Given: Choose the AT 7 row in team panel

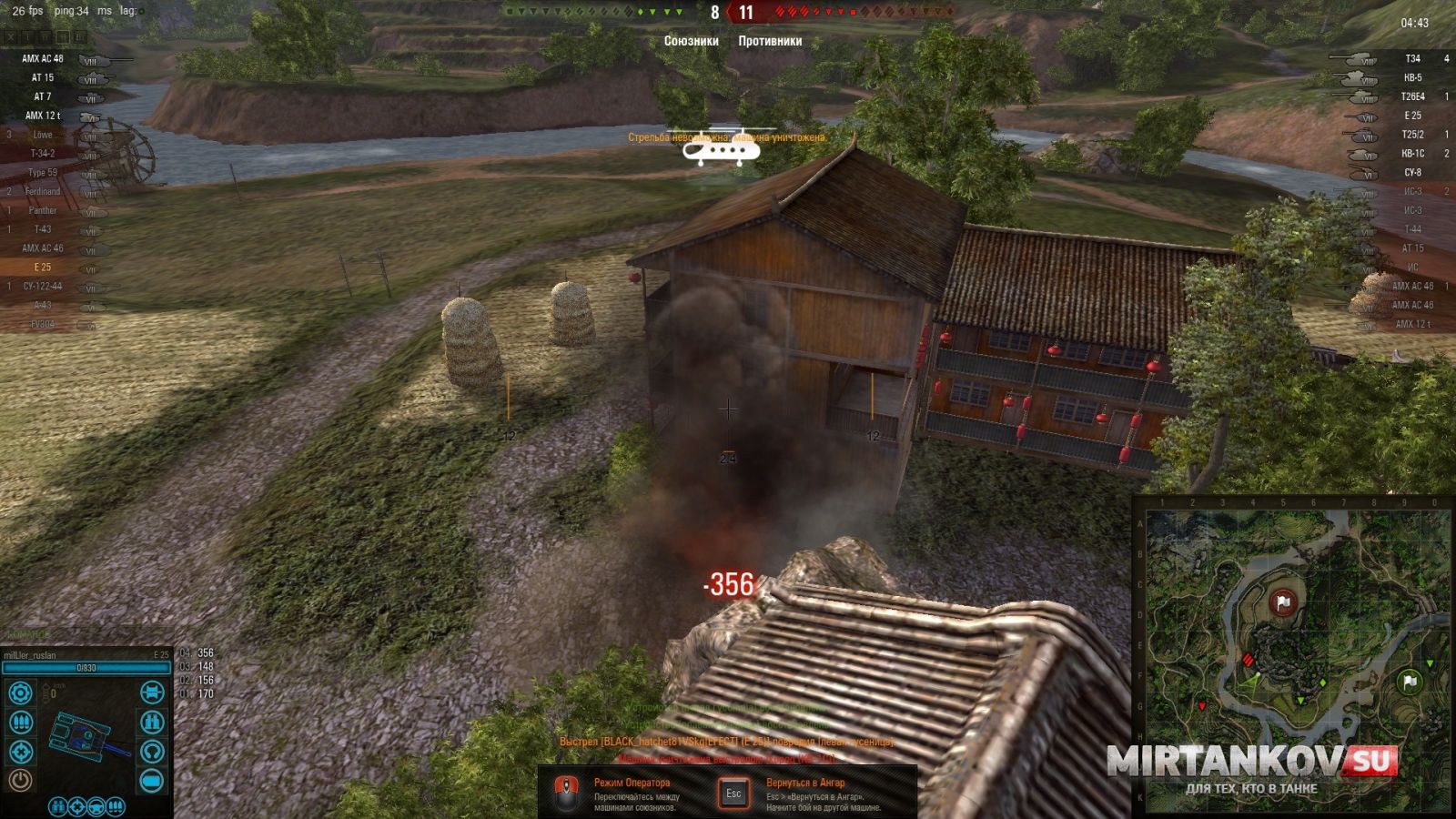Looking at the screenshot, I should tap(44, 96).
